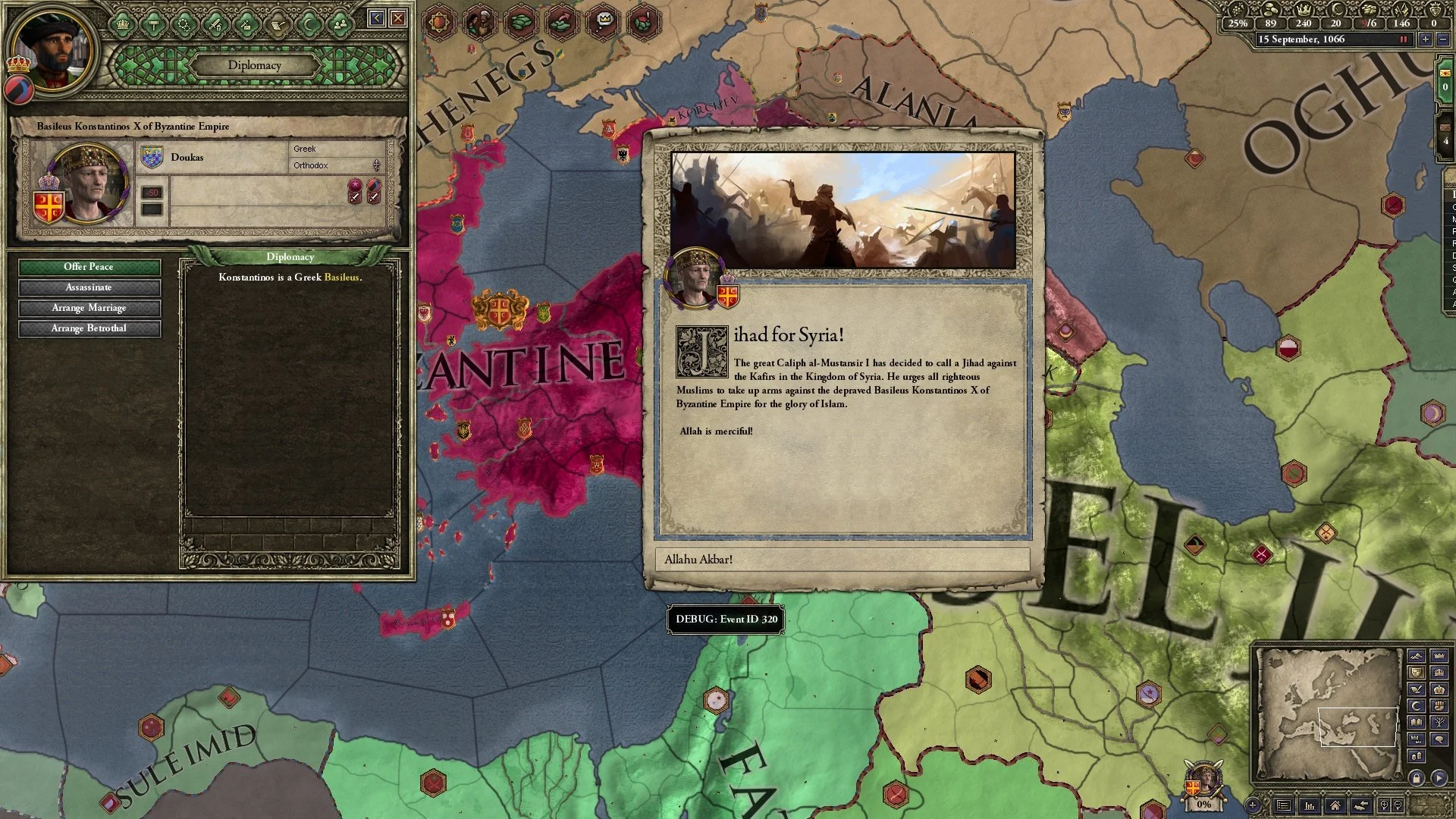Increase game speed with the plus control
This screenshot has height=819, width=1456.
1425,39
